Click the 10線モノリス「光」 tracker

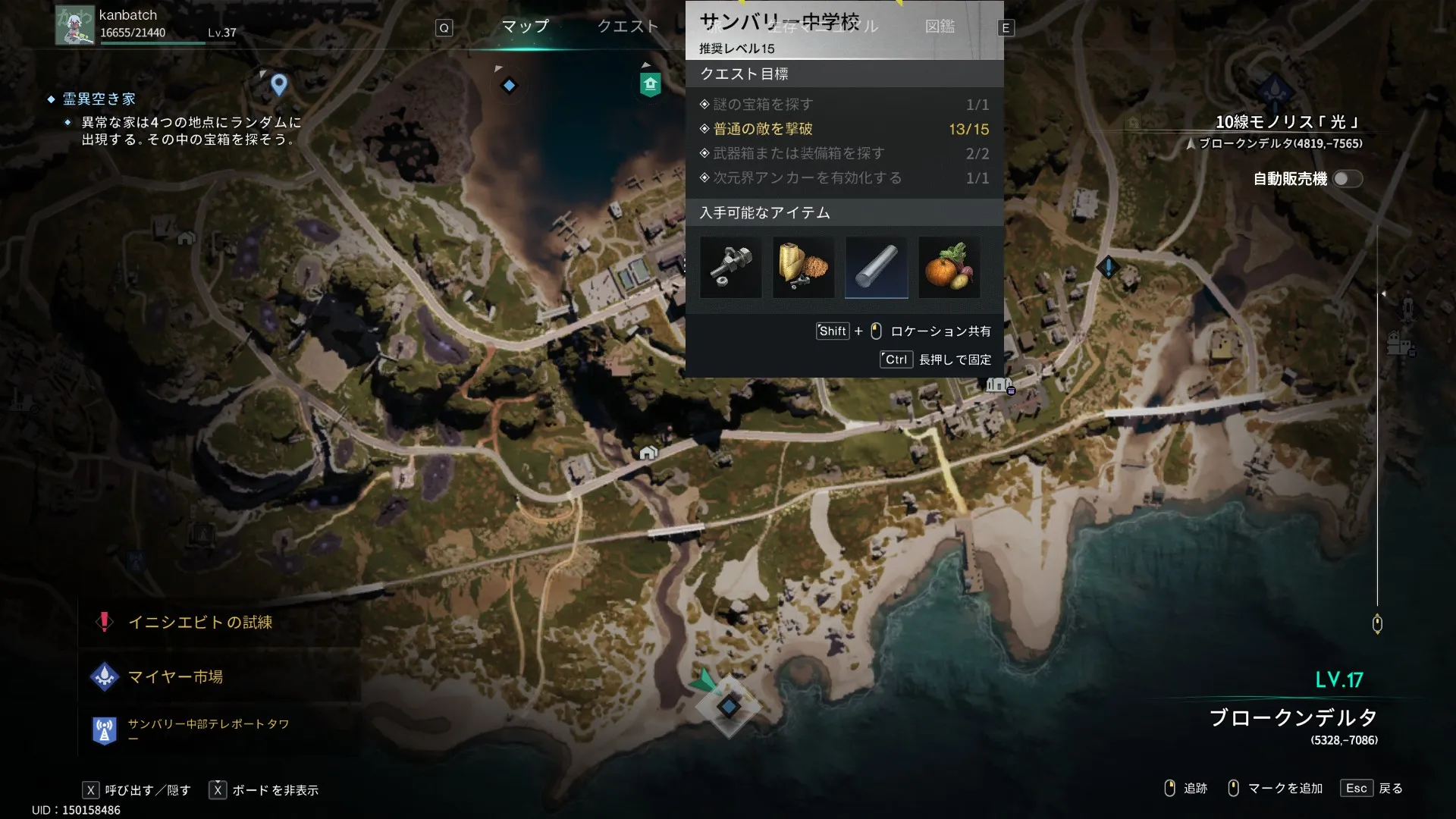1286,122
